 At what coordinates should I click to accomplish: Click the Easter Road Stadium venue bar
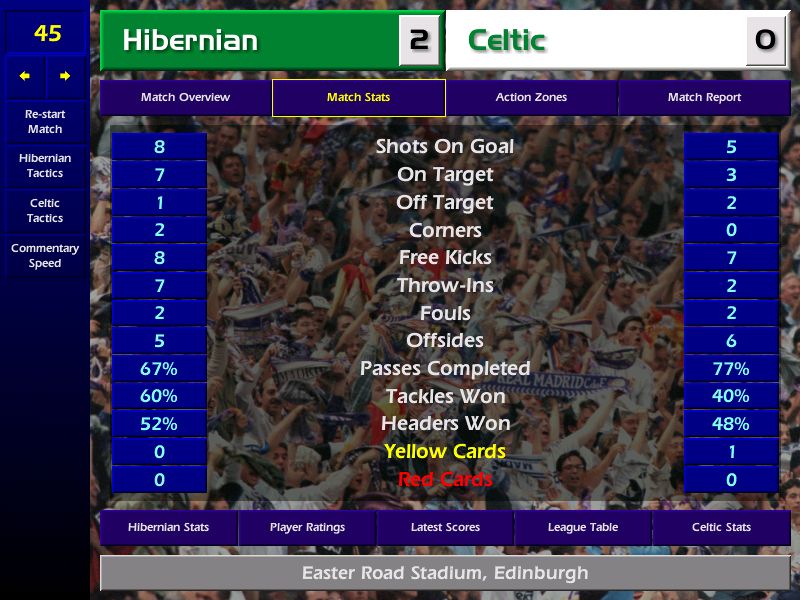pos(445,574)
